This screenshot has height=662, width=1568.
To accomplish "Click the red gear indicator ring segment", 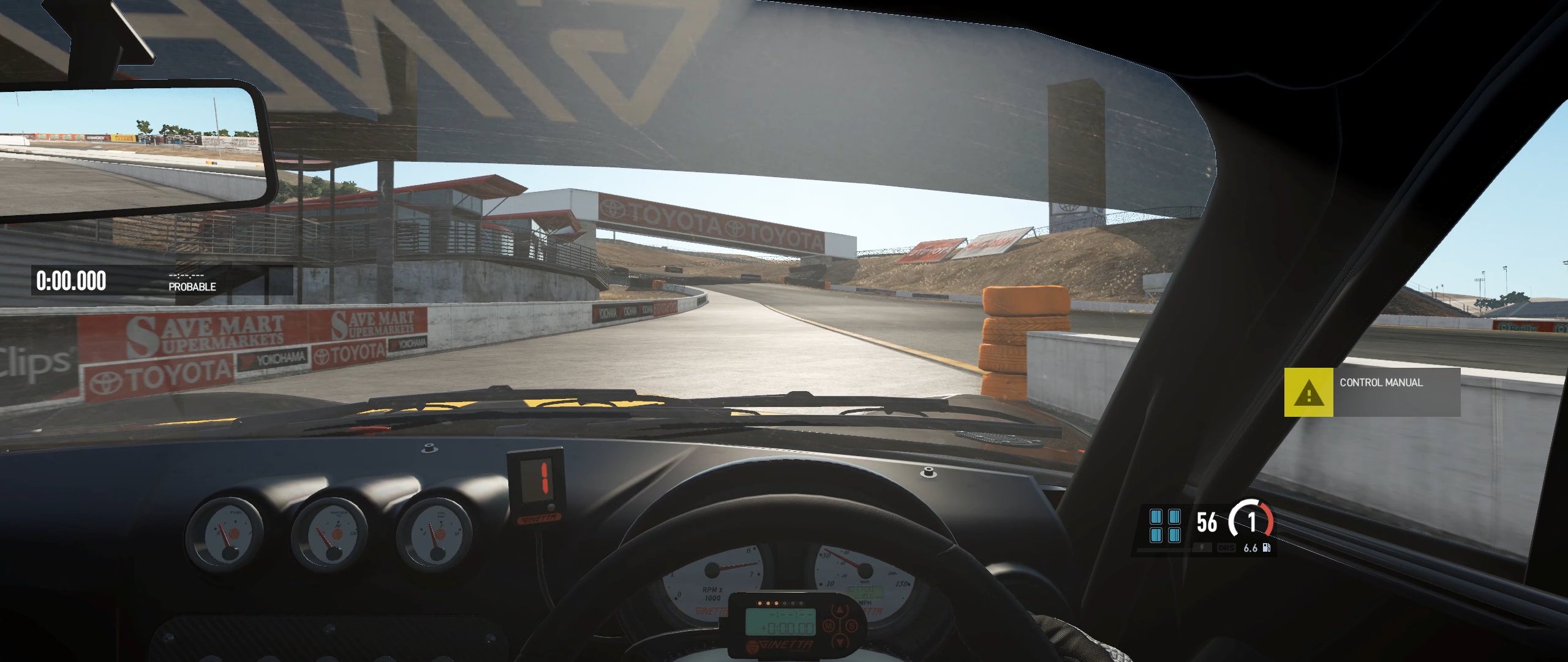I will 1268,519.
